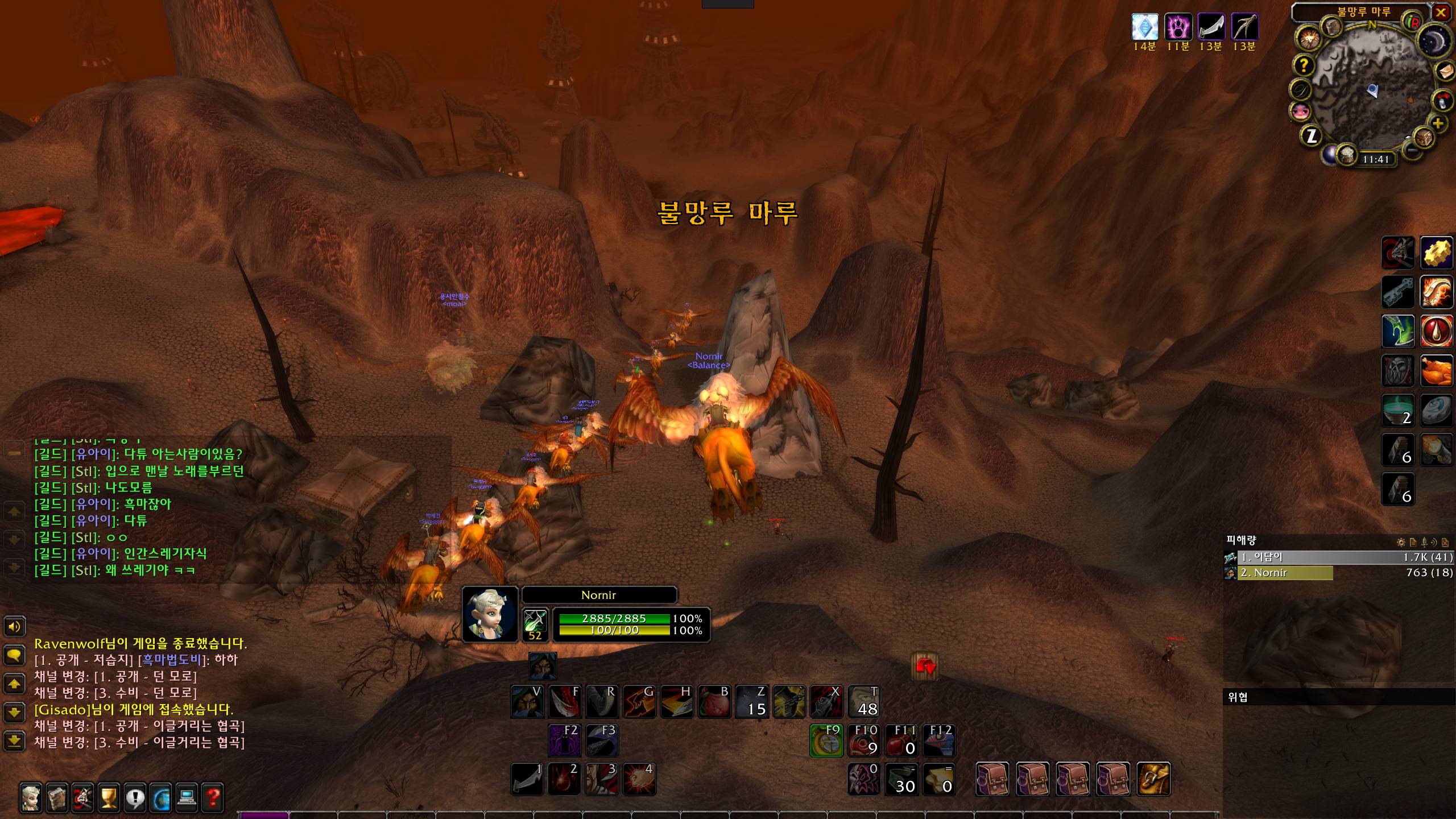Activate the fist ability on slot 4
The image size is (1456, 819).
pos(639,779)
